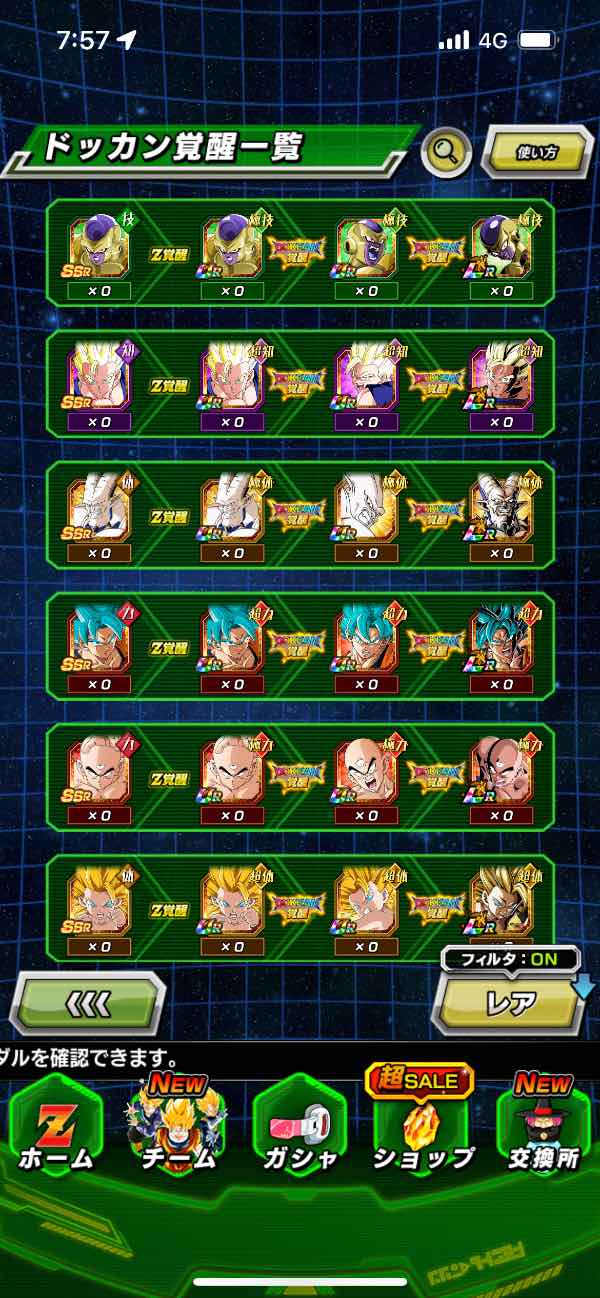This screenshot has height=1298, width=600.
Task: Tap the 使い方 how-to button
Action: (x=537, y=153)
